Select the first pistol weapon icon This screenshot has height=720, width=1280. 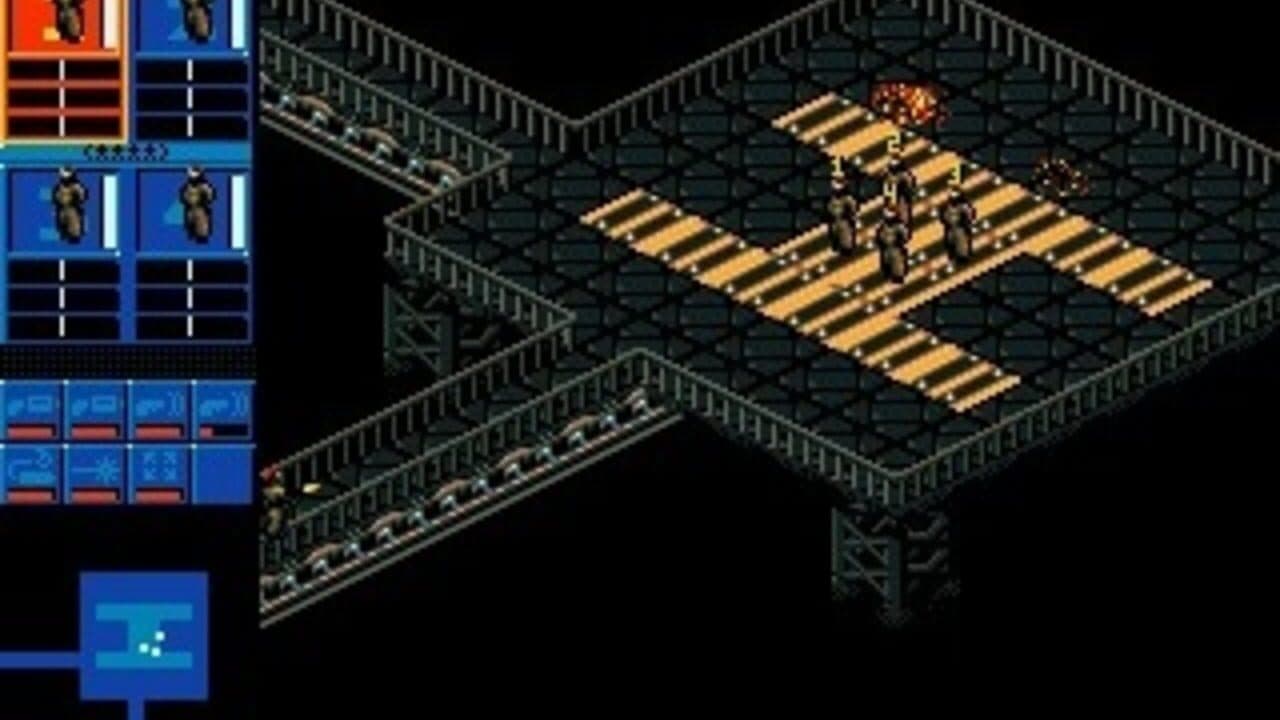(31, 403)
